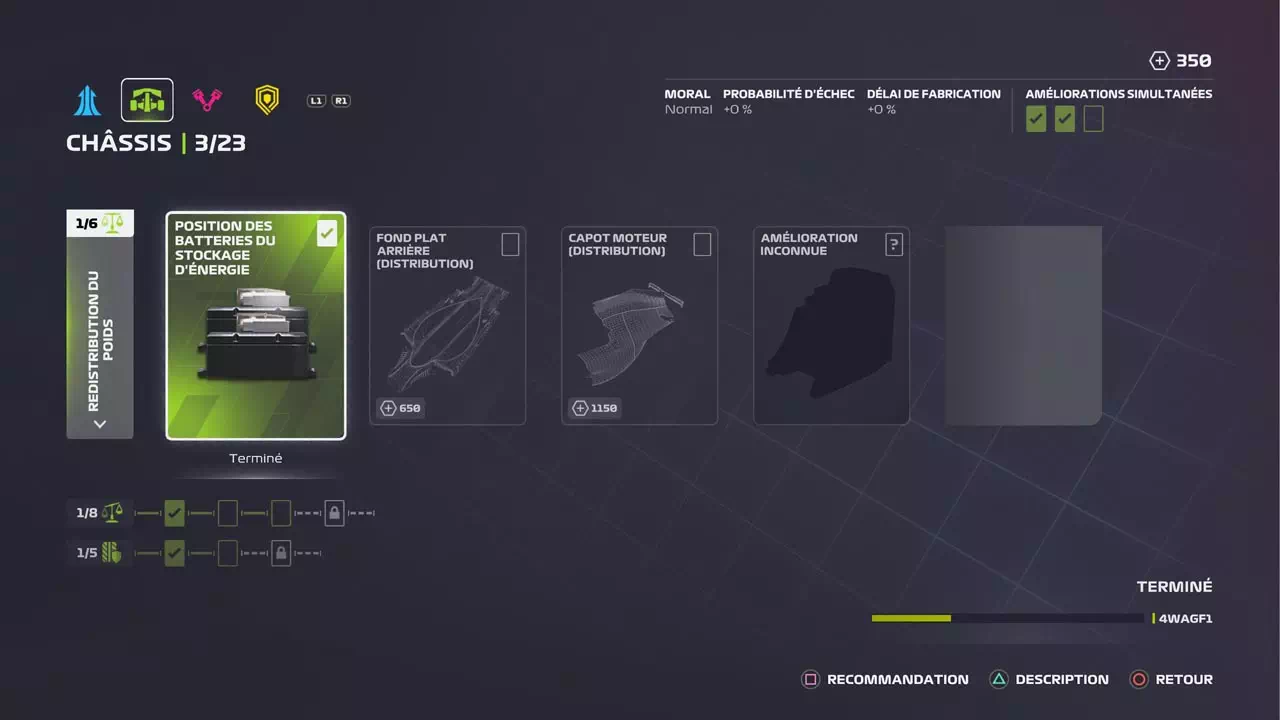Viewport: 1280px width, 720px height.
Task: Select Position des batteries du stockage d'énergie card
Action: pos(256,326)
